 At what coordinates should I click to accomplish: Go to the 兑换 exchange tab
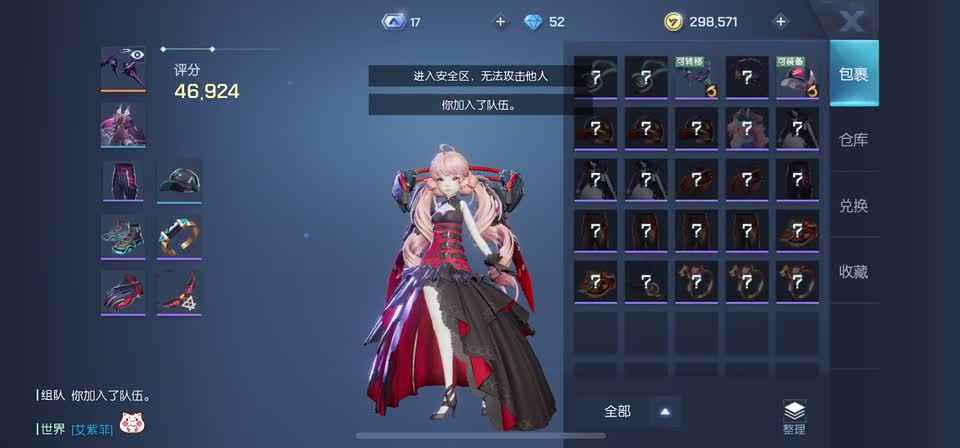pos(853,206)
